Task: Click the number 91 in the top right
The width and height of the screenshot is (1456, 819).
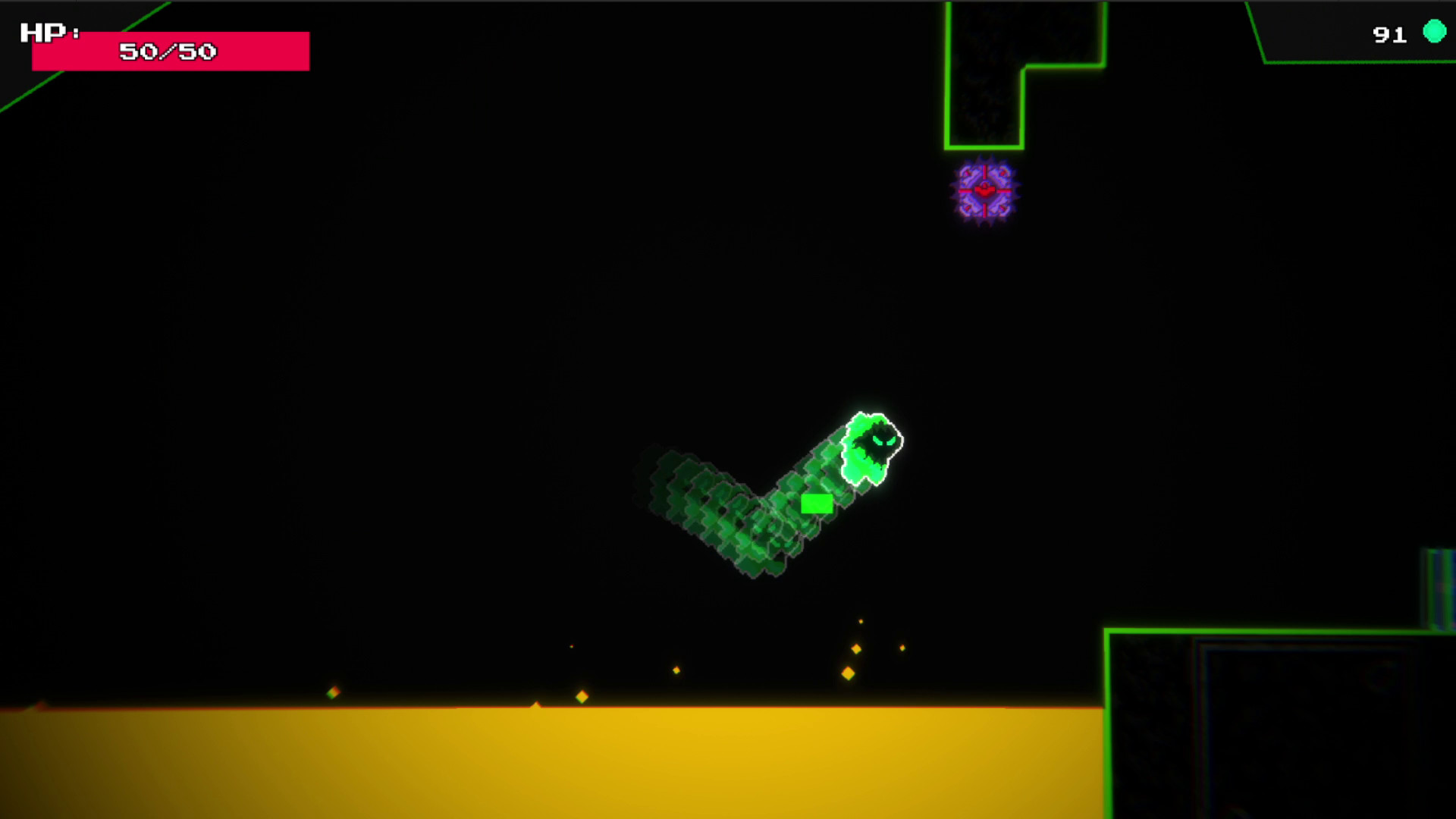Action: click(1389, 33)
